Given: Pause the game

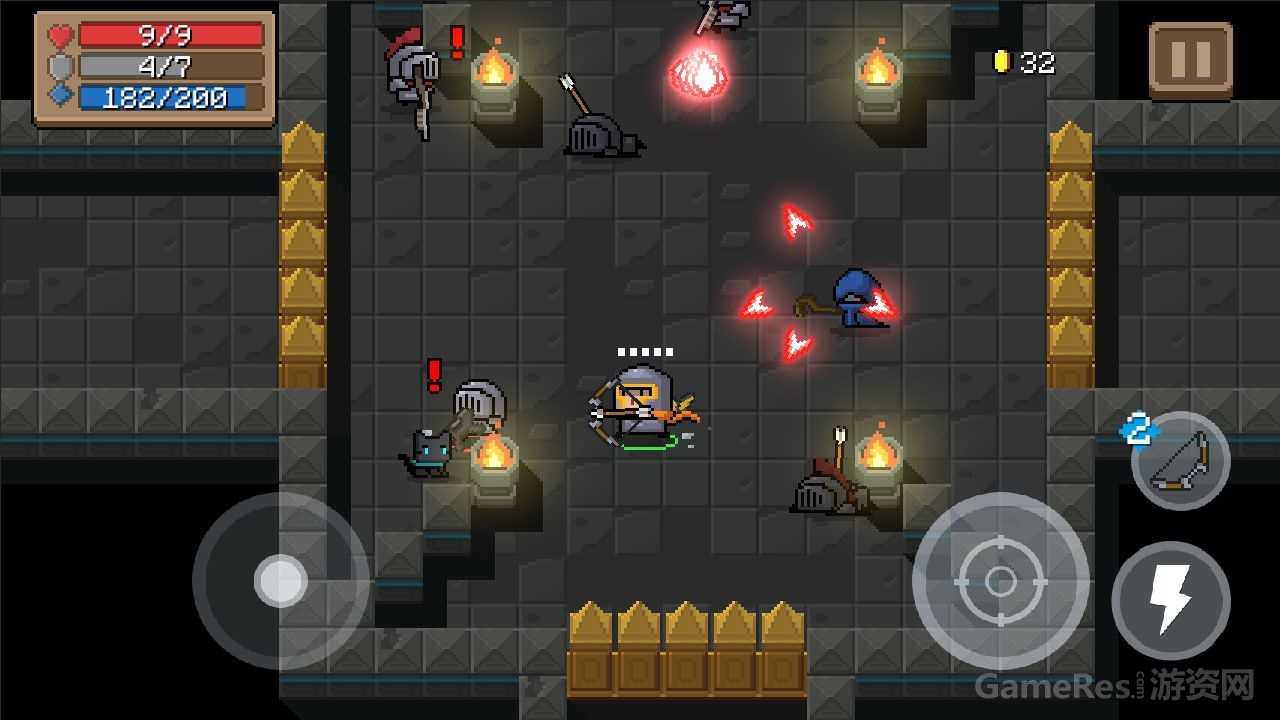Looking at the screenshot, I should pos(1190,61).
